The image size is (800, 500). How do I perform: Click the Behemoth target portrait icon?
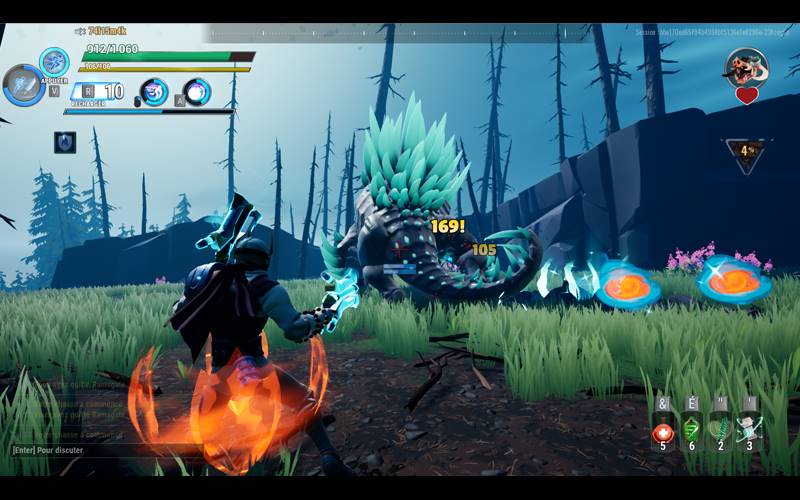coord(746,67)
